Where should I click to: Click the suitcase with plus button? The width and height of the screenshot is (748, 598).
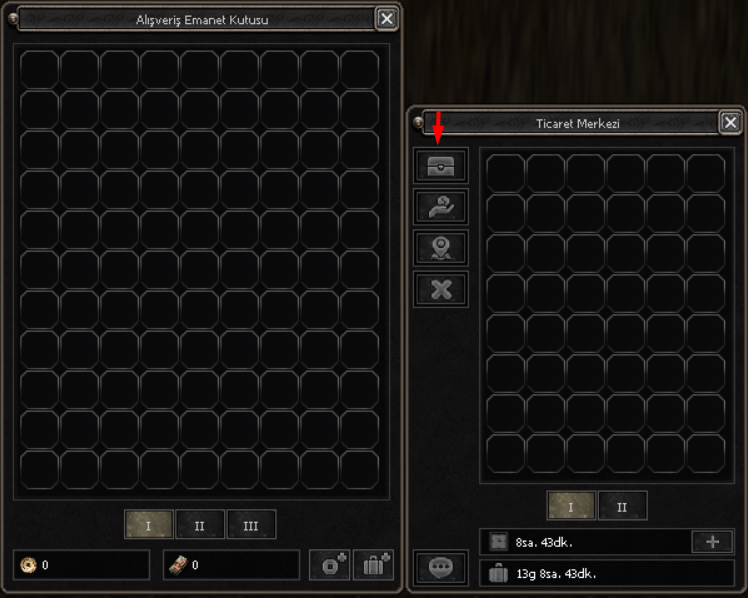372,565
